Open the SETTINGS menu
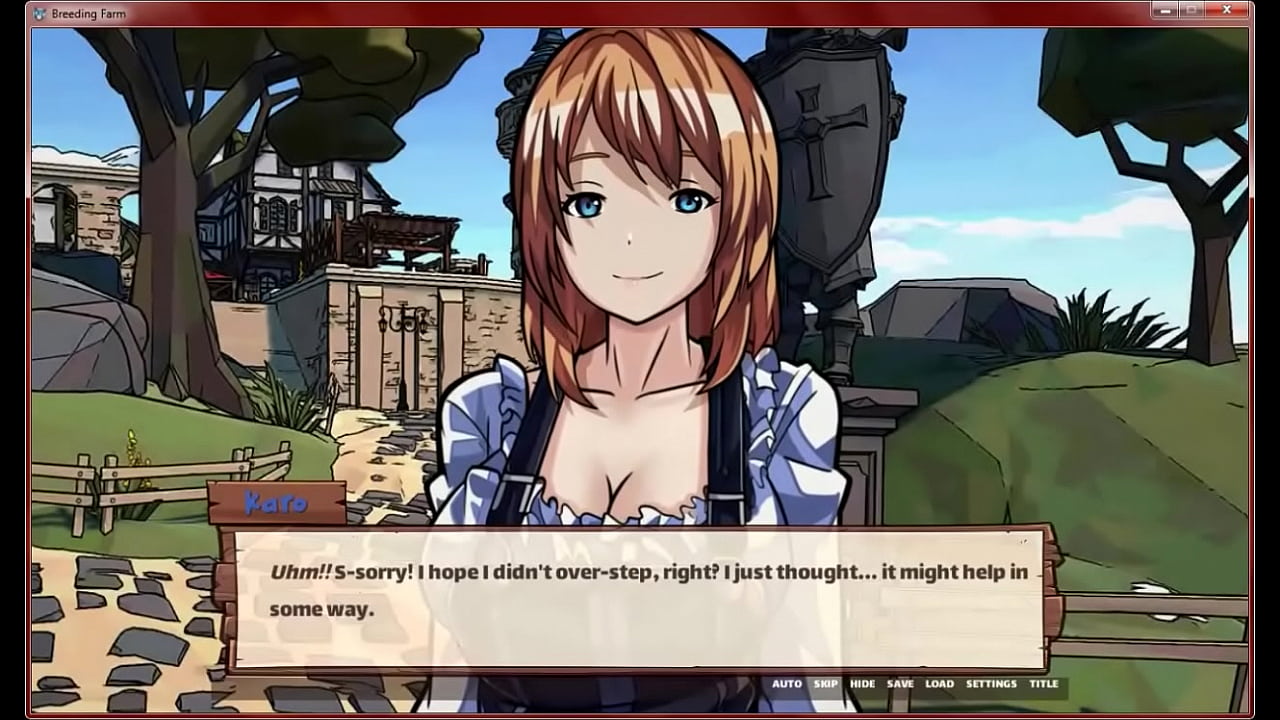The height and width of the screenshot is (720, 1280). (991, 684)
